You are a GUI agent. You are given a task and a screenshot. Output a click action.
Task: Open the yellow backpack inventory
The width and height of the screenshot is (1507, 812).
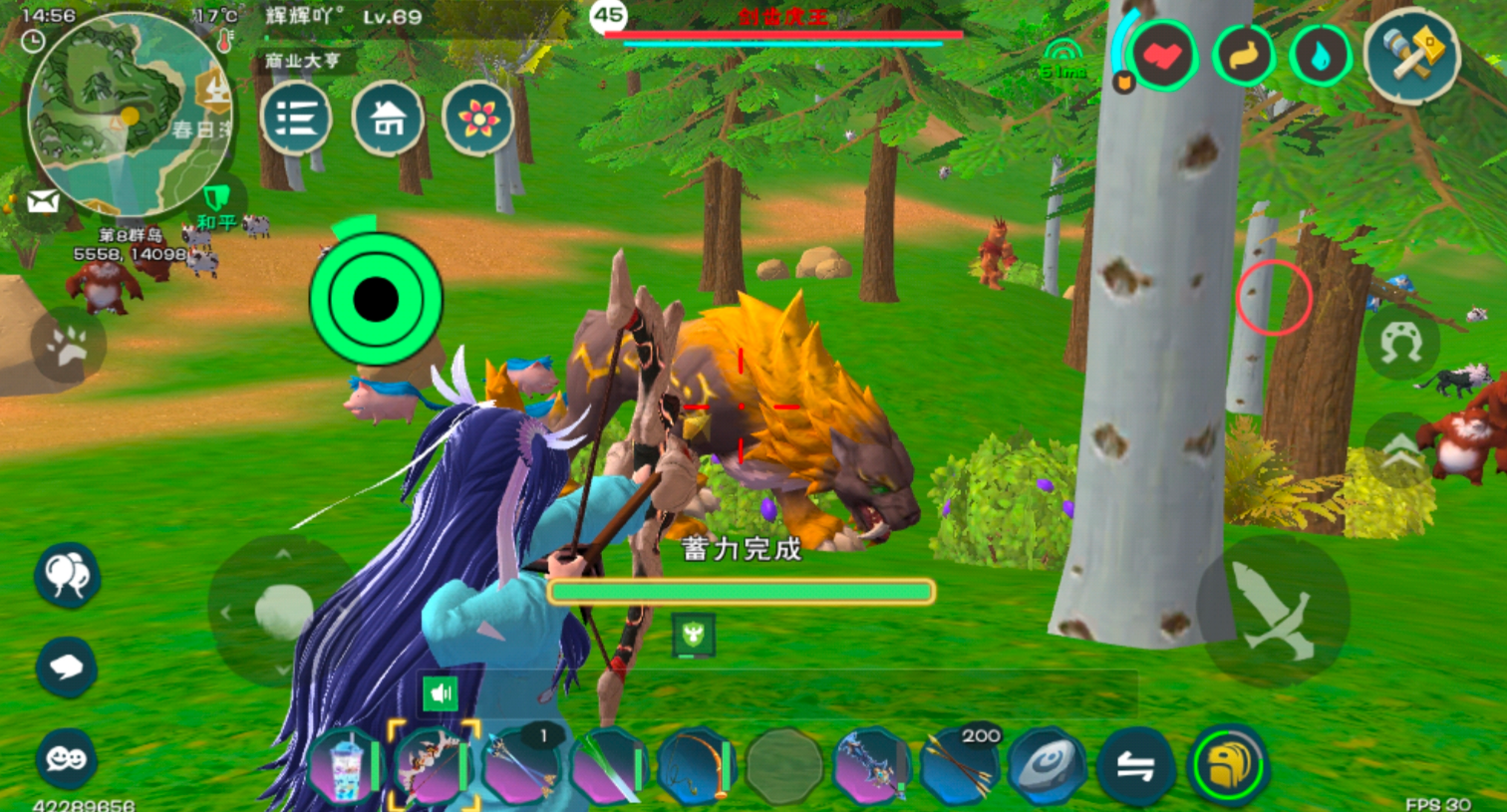[x=1229, y=766]
